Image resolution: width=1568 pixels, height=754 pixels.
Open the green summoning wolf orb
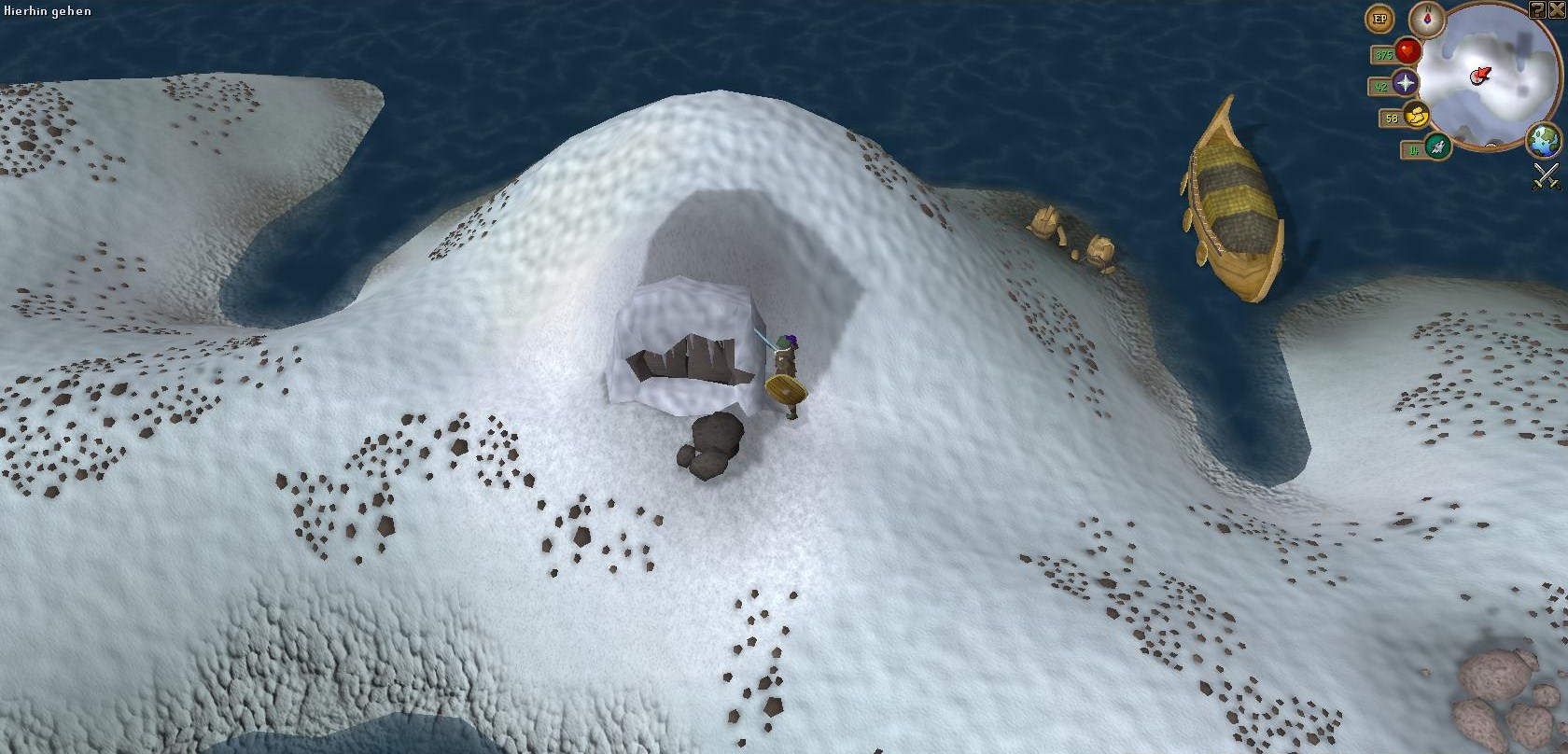pos(1437,147)
